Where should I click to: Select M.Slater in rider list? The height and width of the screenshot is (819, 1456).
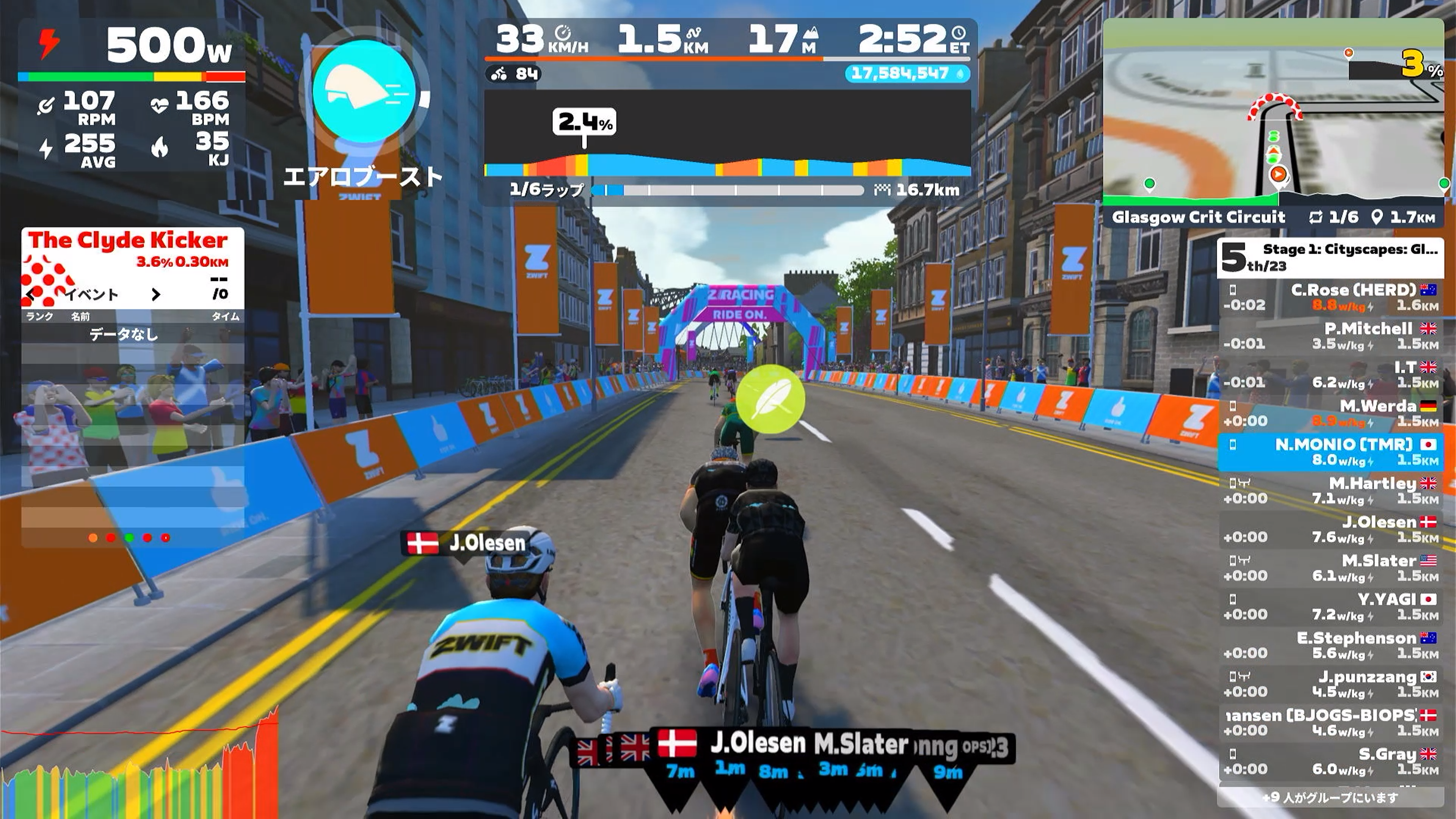click(1330, 568)
